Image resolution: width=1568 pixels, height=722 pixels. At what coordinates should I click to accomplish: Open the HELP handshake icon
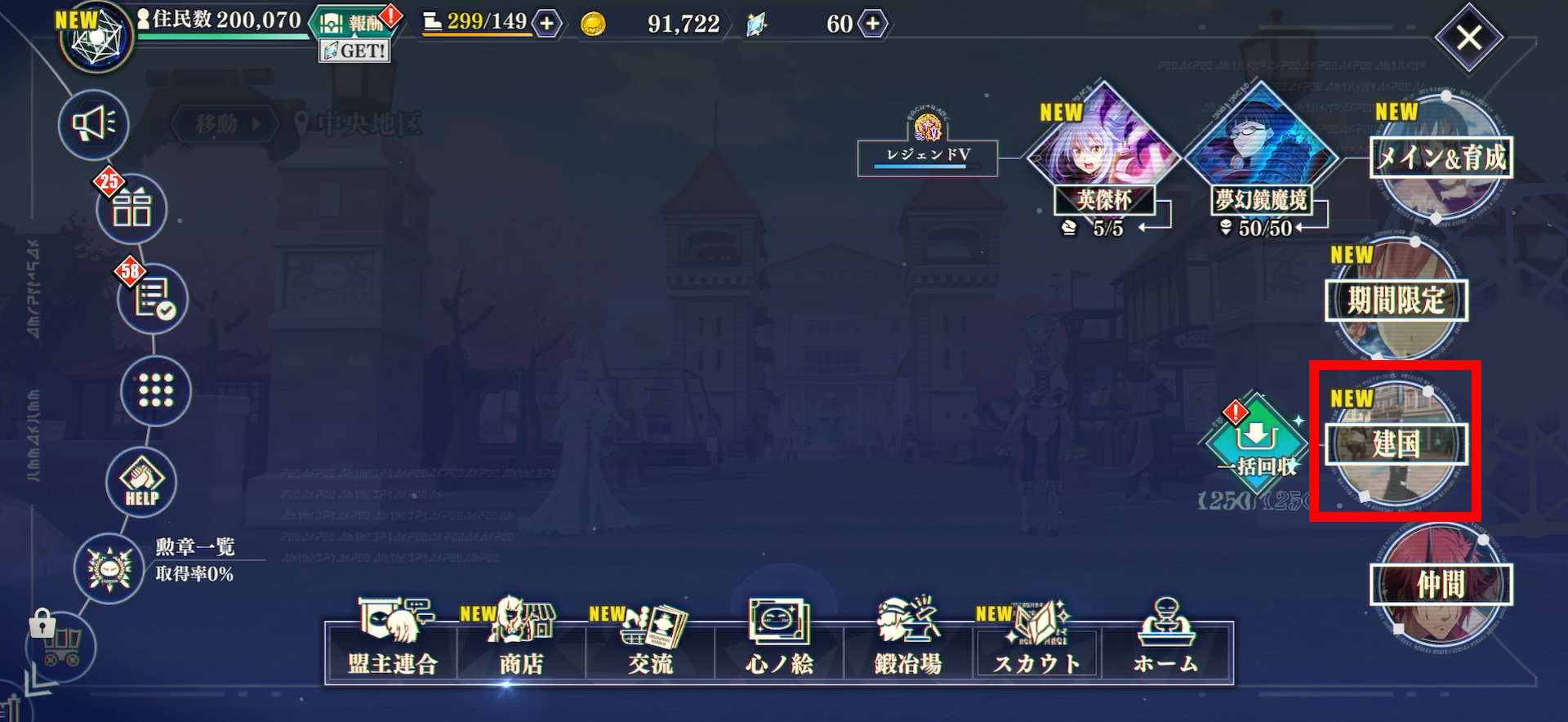(141, 483)
